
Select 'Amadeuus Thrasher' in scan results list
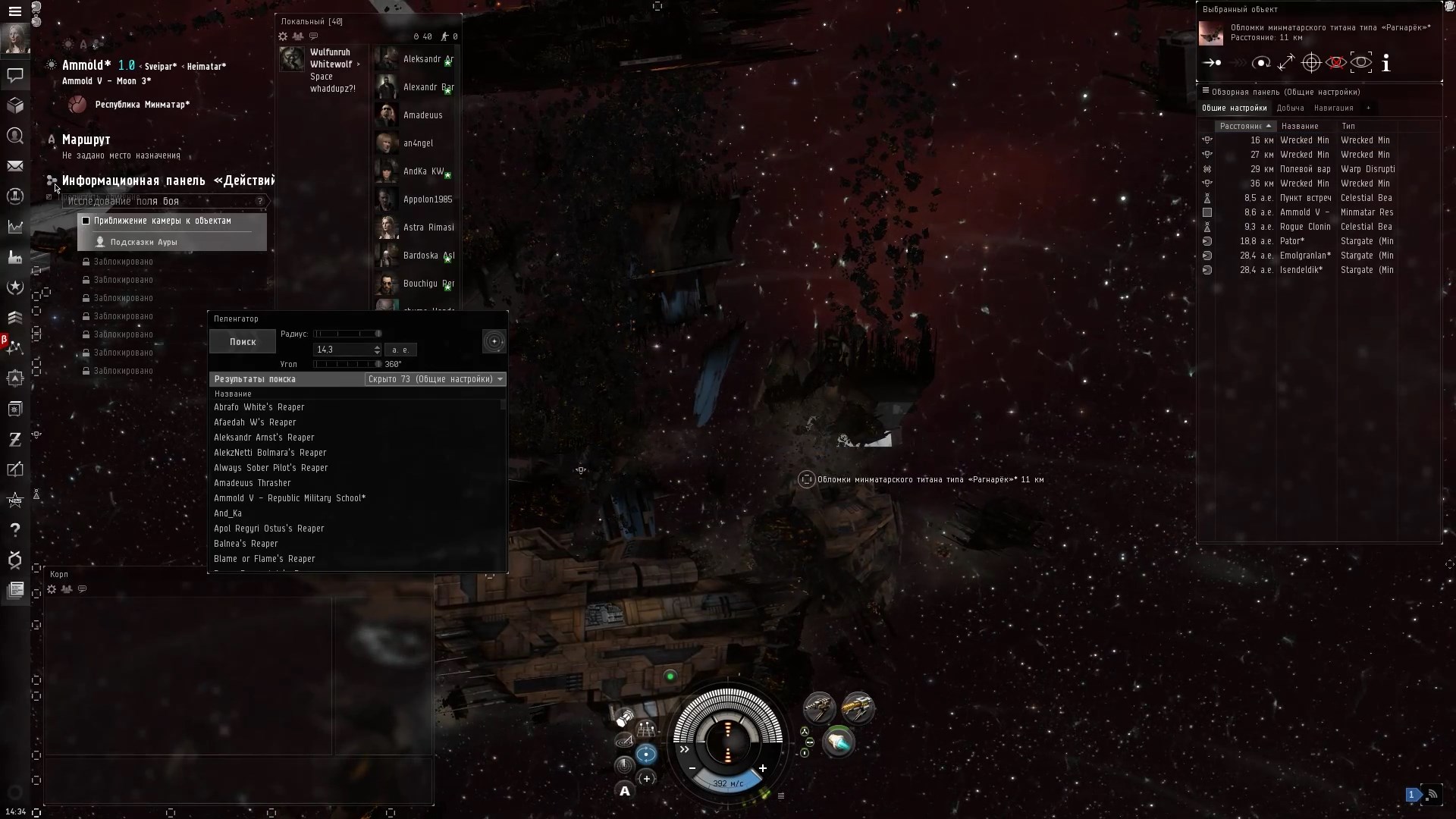click(253, 483)
